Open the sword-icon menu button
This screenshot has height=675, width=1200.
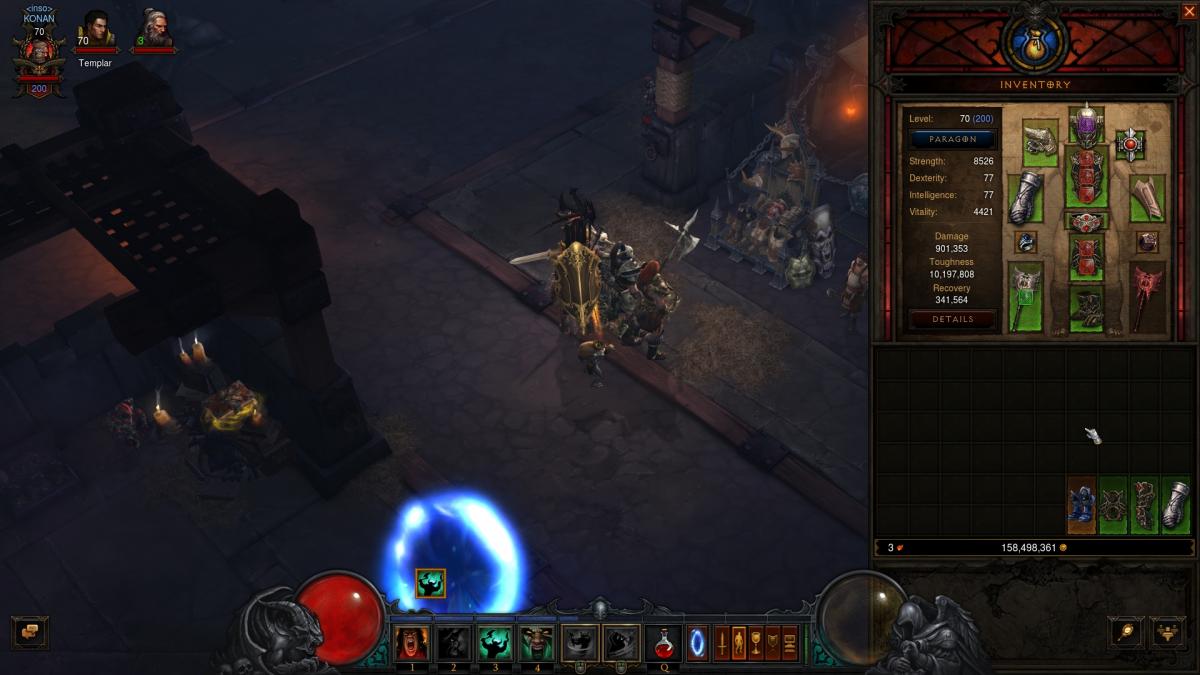point(1126,632)
